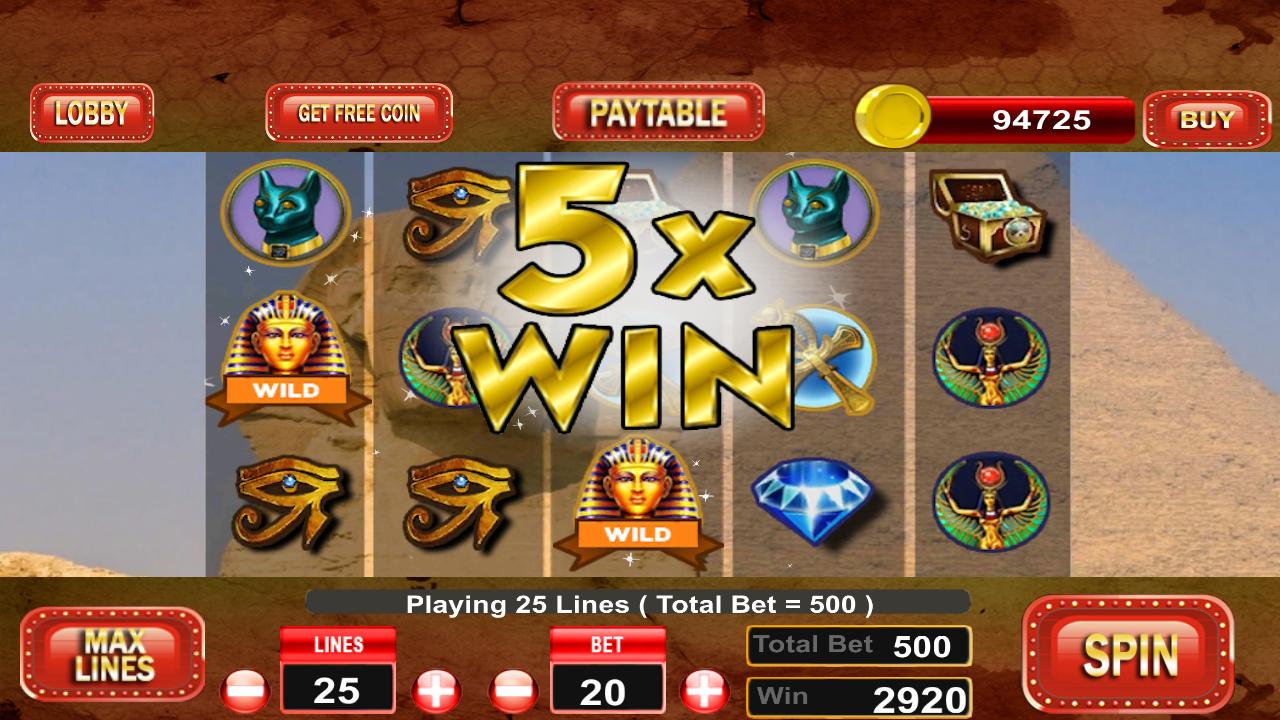Screen dimensions: 1280x720
Task: Tap the winged scarab symbol on reel two
Action: coord(450,360)
